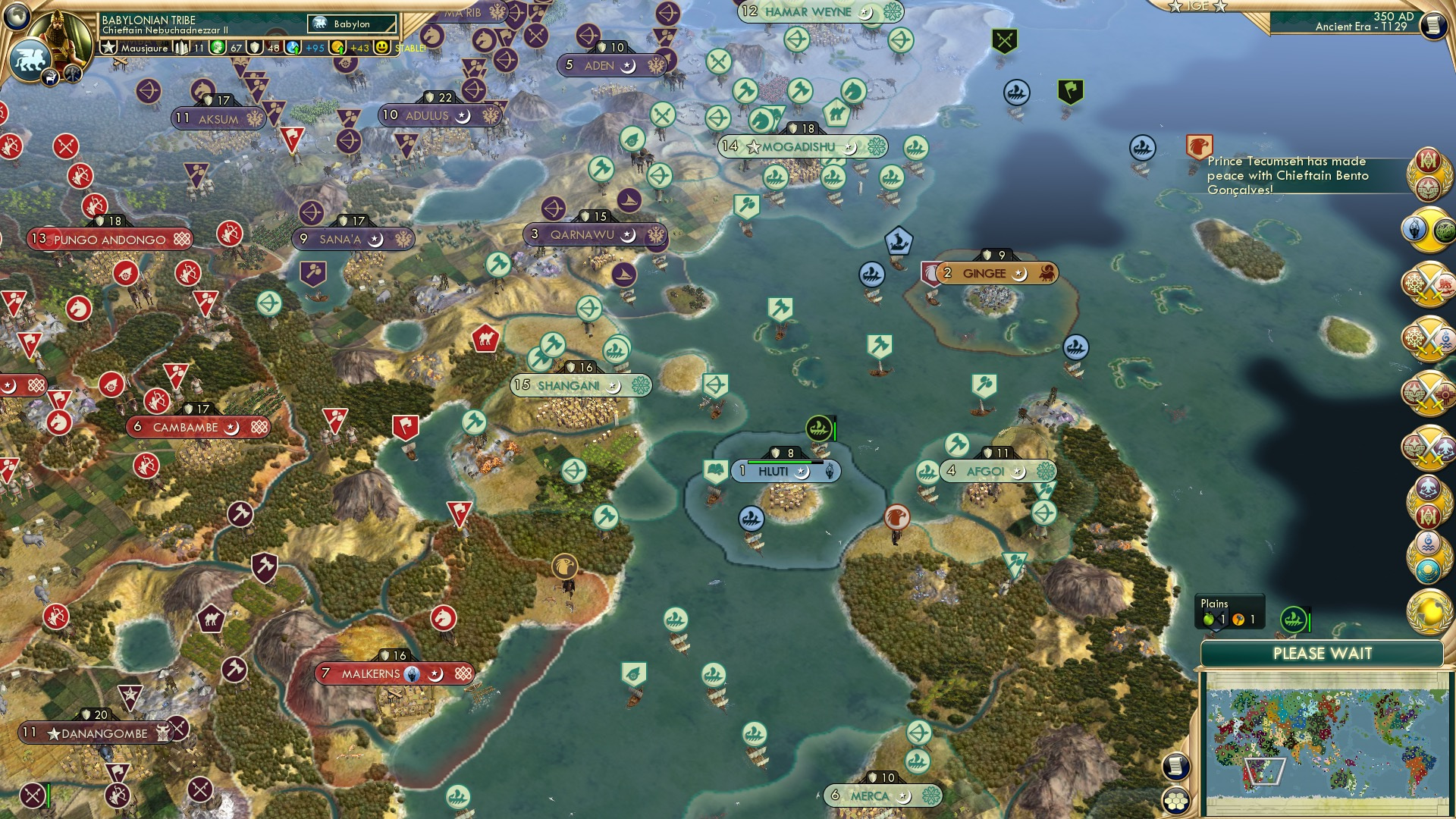Click the Mausjaure star icon in the status bar

(x=110, y=48)
